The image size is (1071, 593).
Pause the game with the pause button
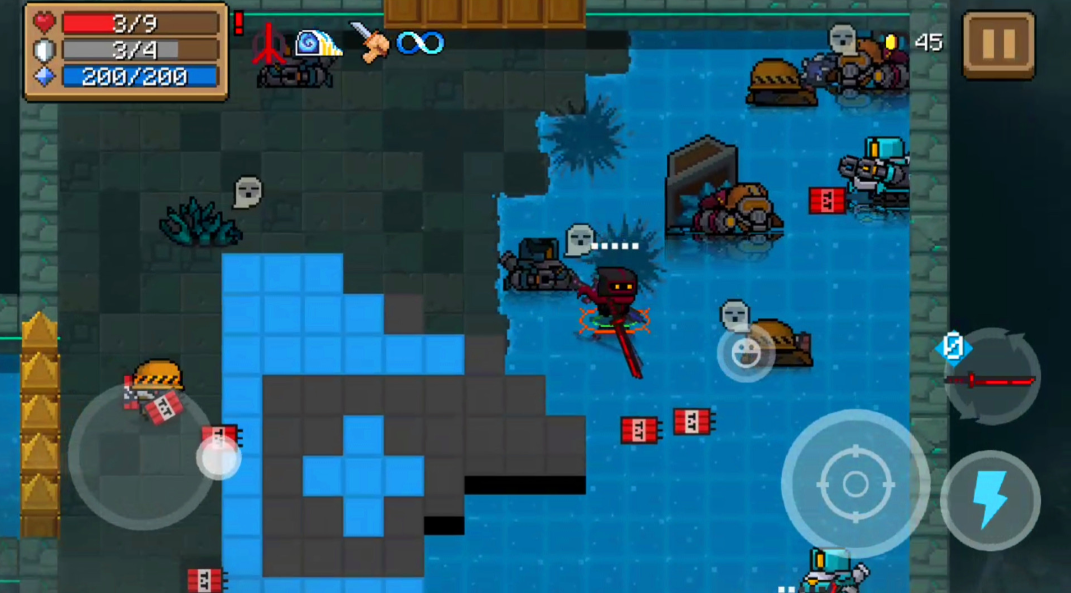[998, 45]
